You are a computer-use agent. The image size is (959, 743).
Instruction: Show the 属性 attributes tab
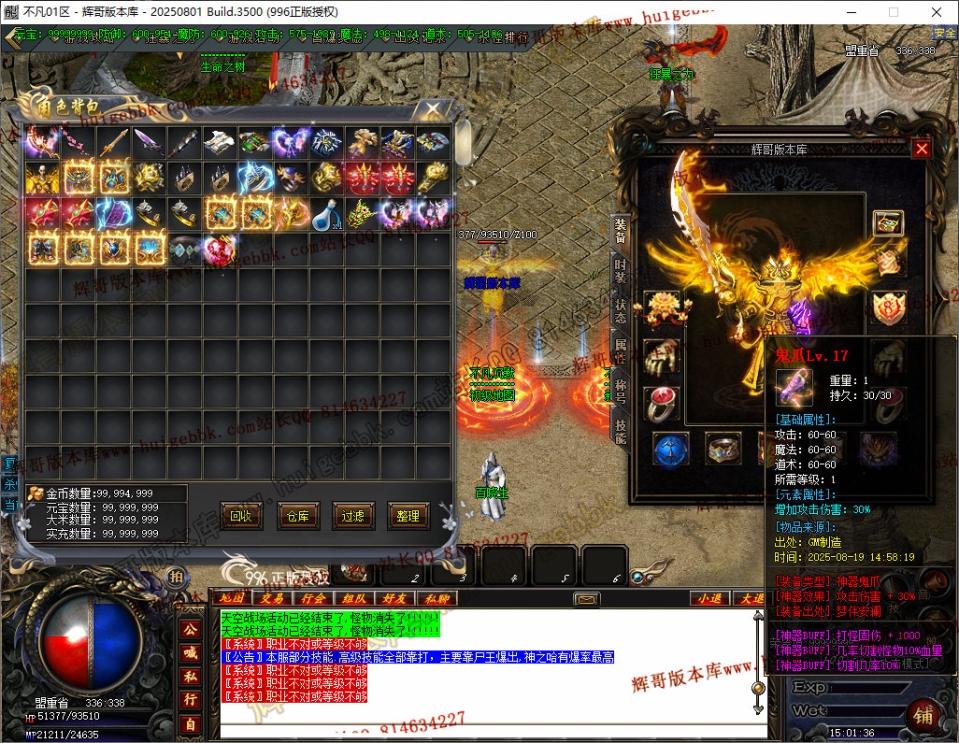[620, 352]
